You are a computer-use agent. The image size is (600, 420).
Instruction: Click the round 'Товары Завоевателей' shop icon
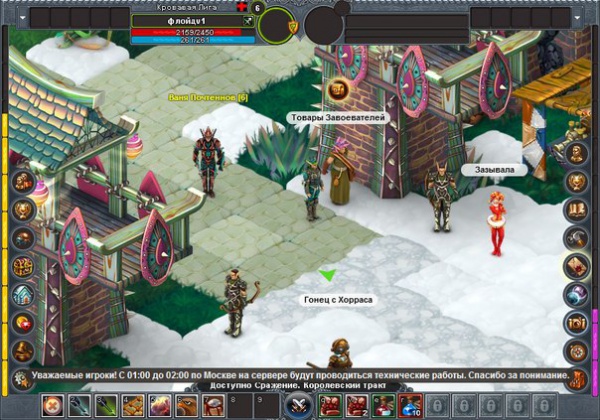[x=338, y=90]
